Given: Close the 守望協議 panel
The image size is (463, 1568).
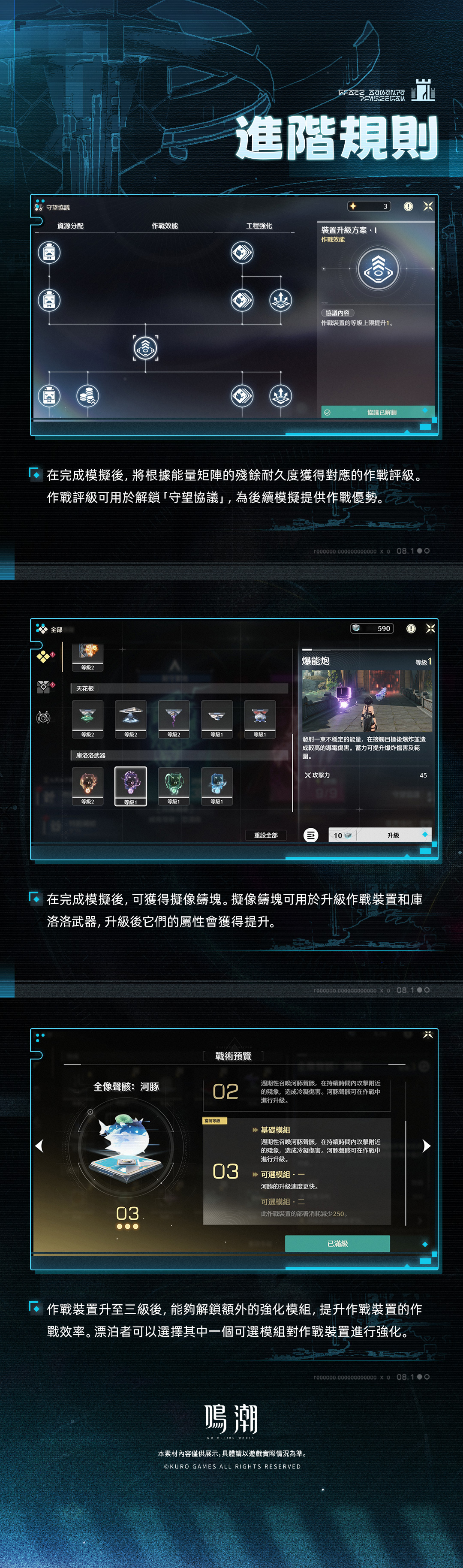Looking at the screenshot, I should [428, 206].
